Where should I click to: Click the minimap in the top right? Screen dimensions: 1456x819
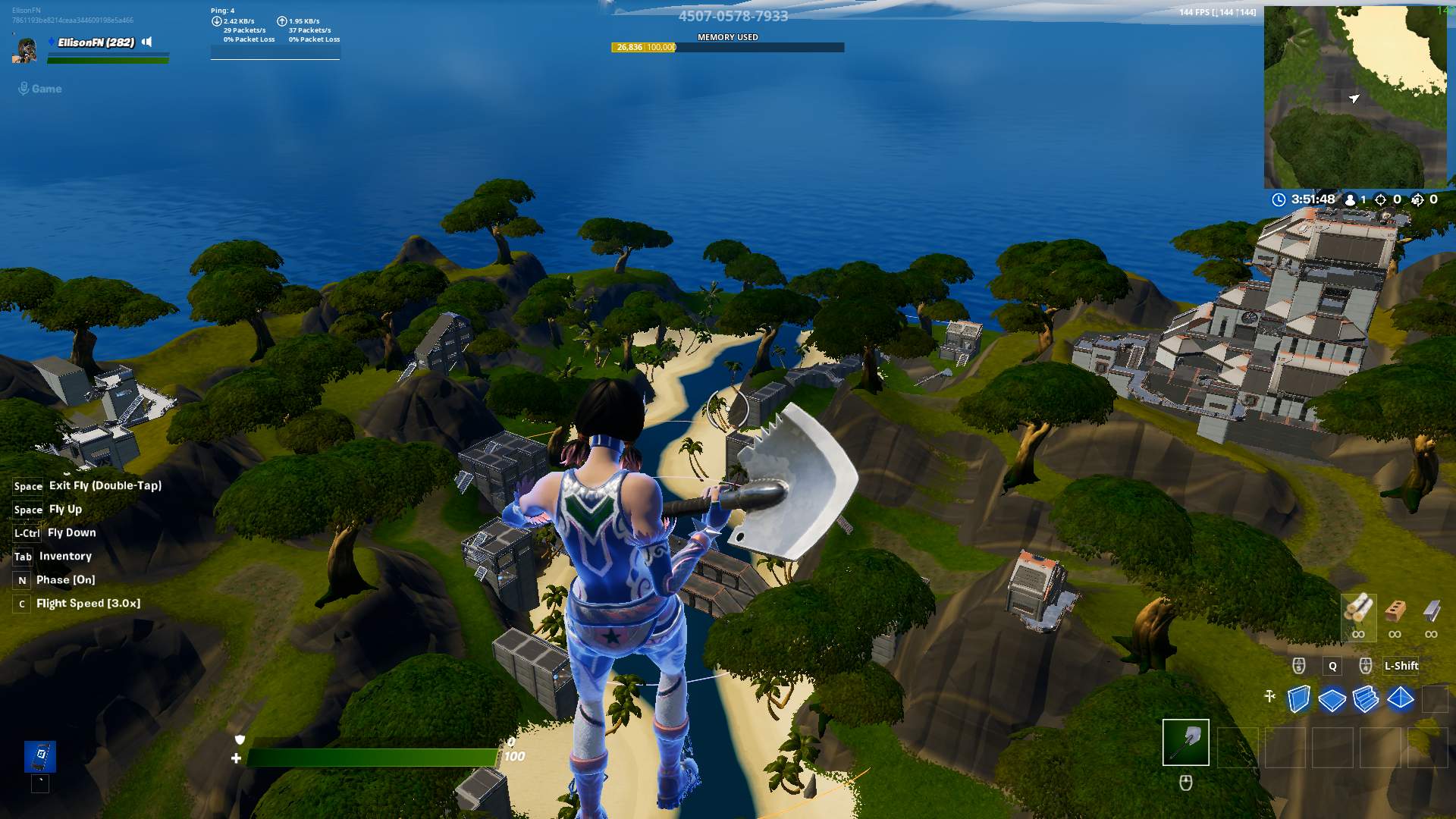[1356, 95]
